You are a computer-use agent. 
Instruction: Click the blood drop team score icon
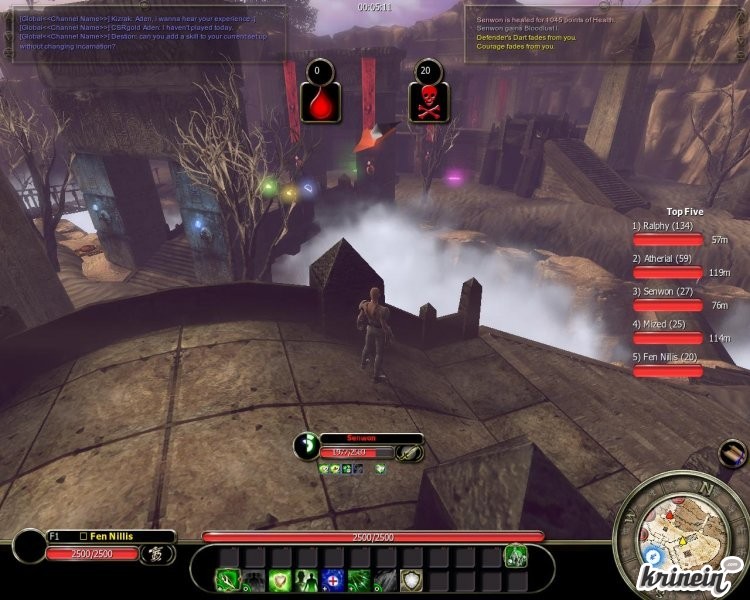click(318, 102)
